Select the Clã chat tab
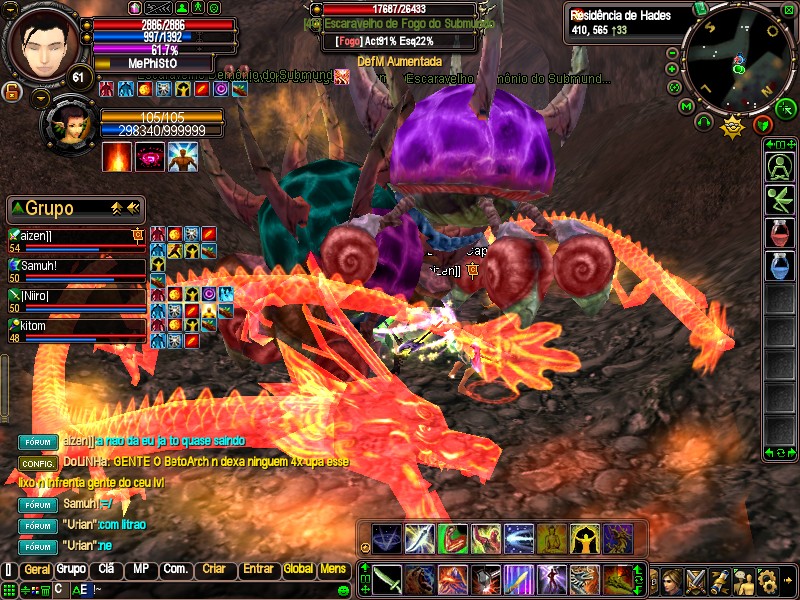Image resolution: width=800 pixels, height=600 pixels. click(x=105, y=569)
